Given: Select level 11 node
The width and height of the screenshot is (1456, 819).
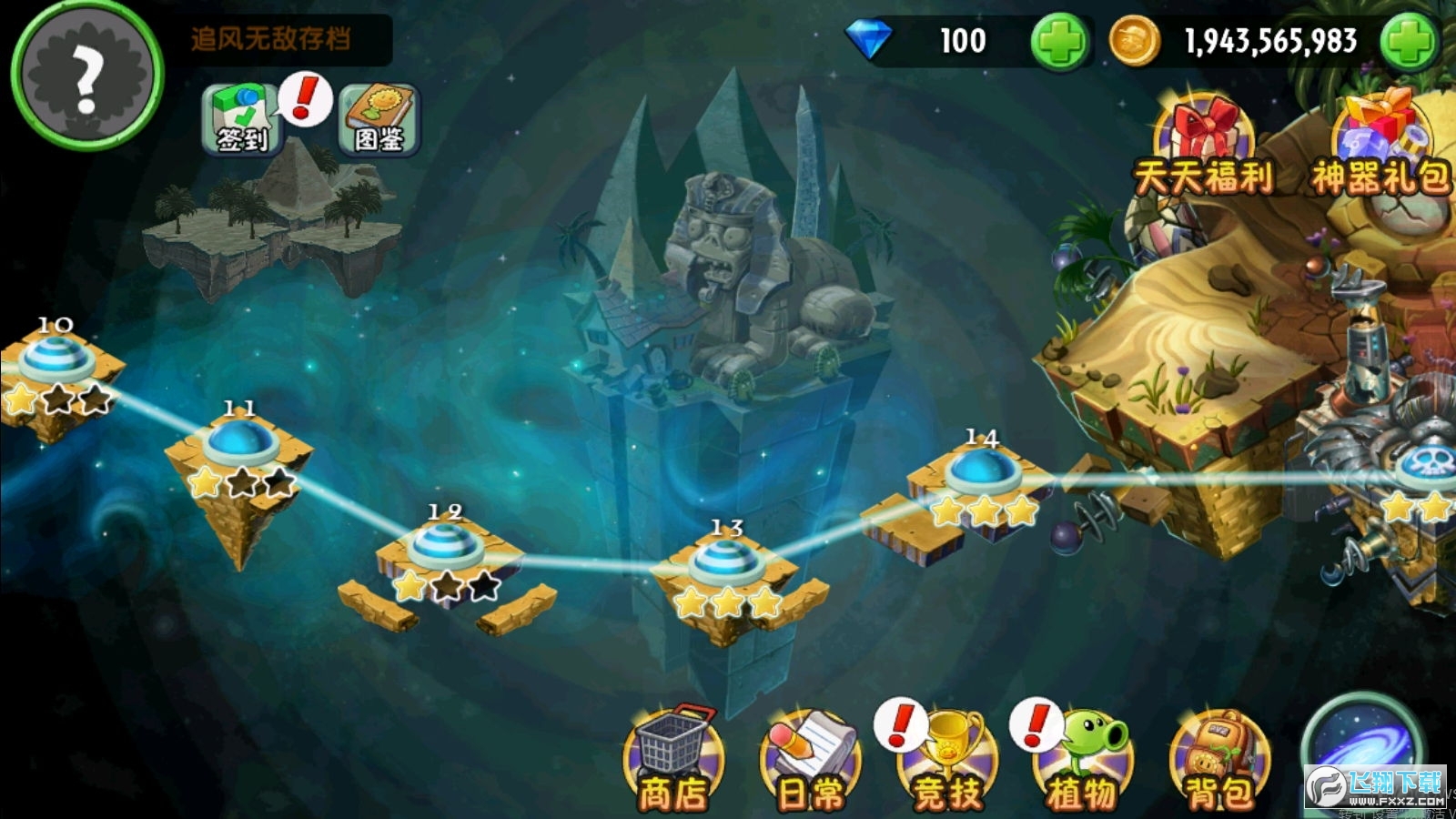Looking at the screenshot, I should click(x=240, y=443).
